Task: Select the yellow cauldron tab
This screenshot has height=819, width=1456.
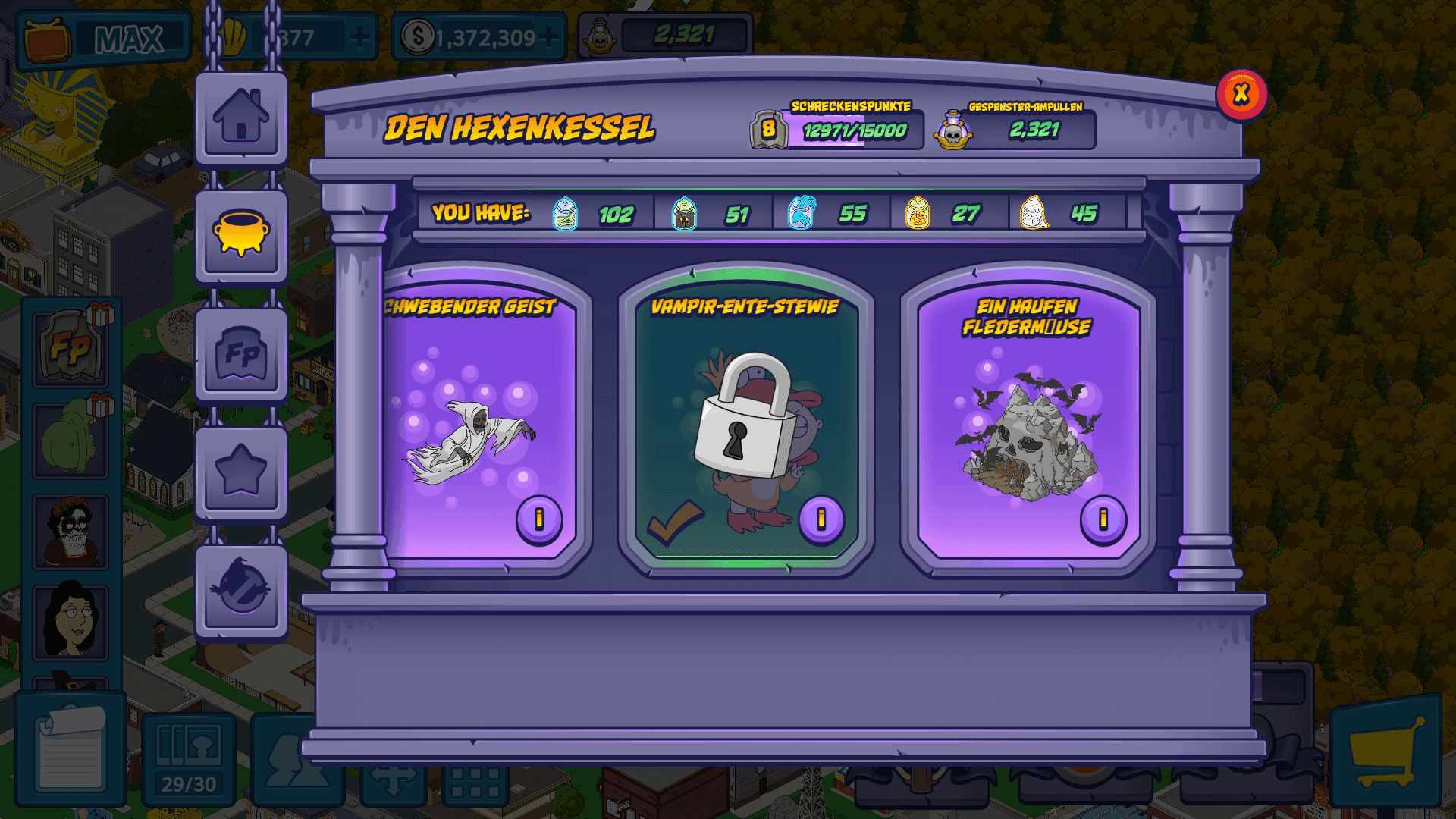Action: pyautogui.click(x=241, y=236)
